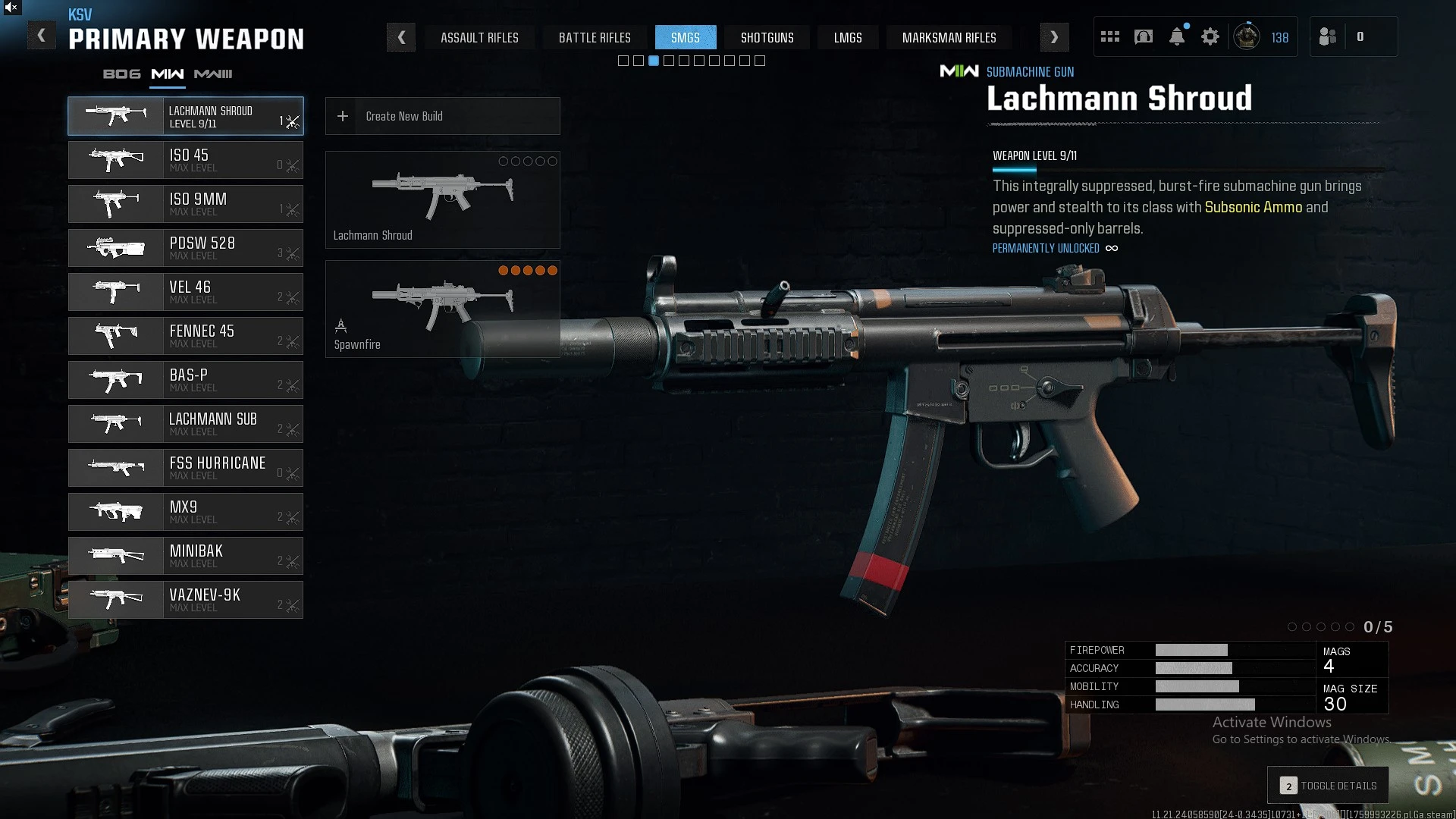Select the ISO 45 from the weapon list
Viewport: 1456px width, 819px height.
[186, 160]
